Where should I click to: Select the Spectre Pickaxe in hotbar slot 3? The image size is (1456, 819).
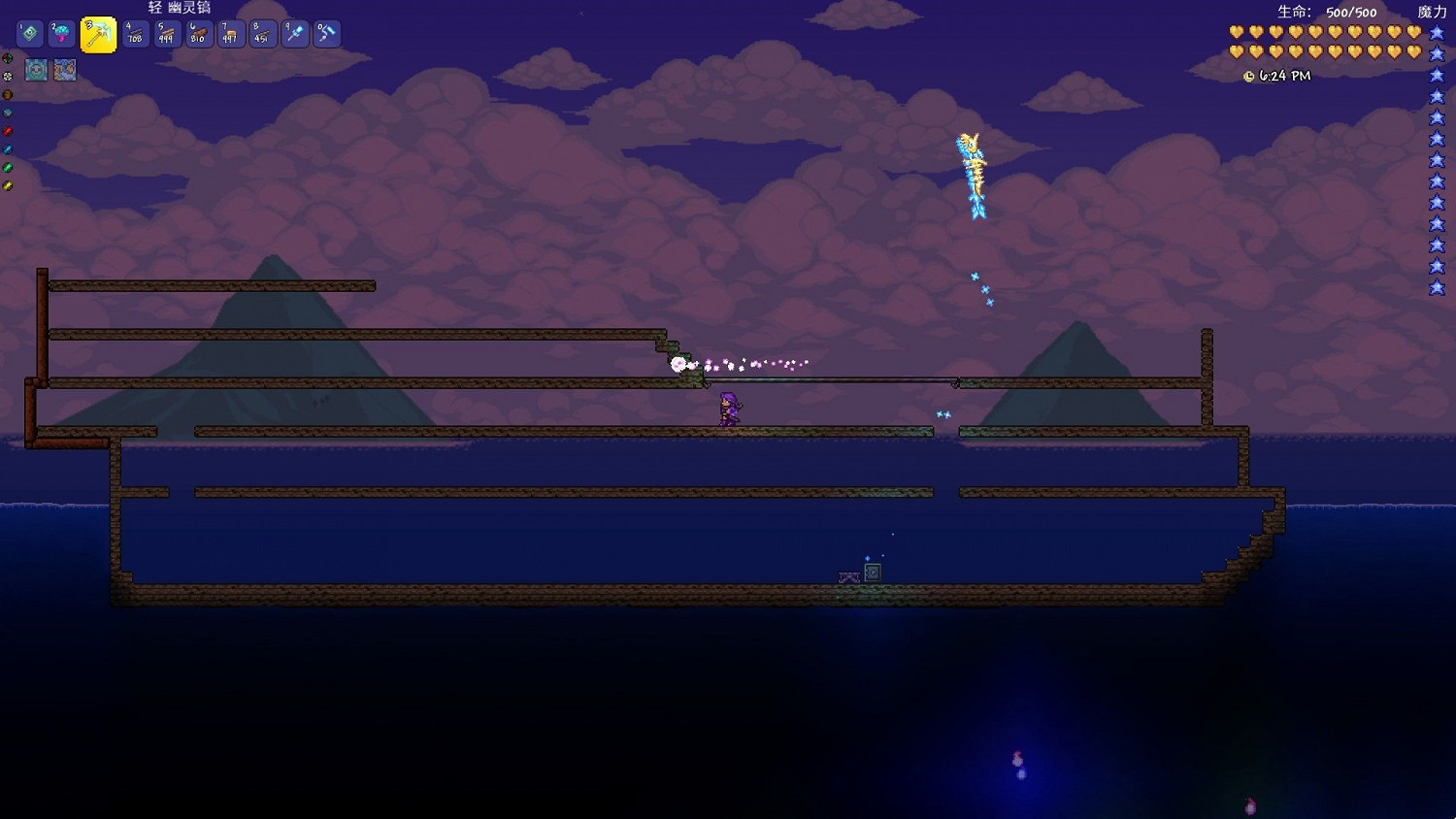97,33
